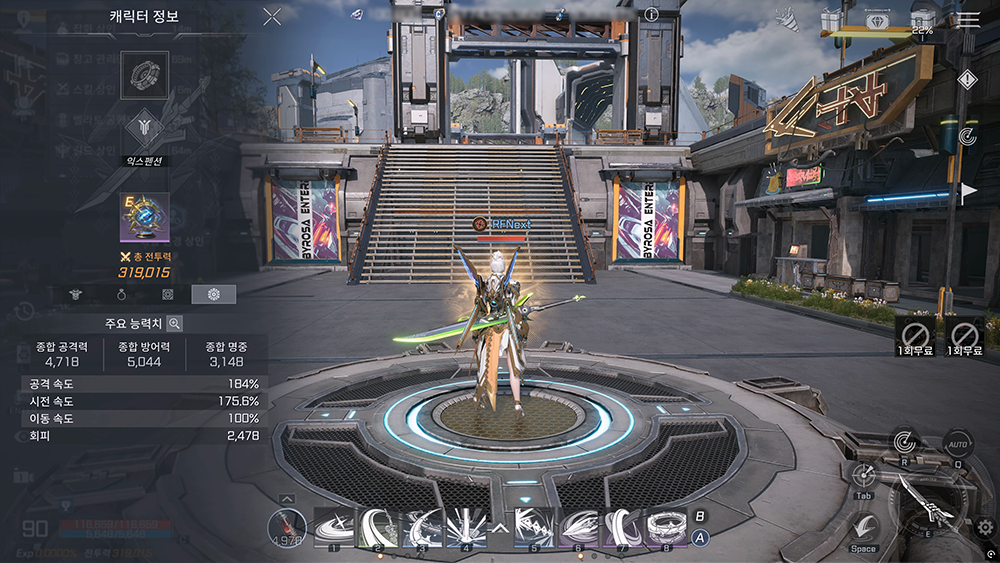Activate the skill in slot 4
Screen dimensions: 1000x563
[x=465, y=527]
